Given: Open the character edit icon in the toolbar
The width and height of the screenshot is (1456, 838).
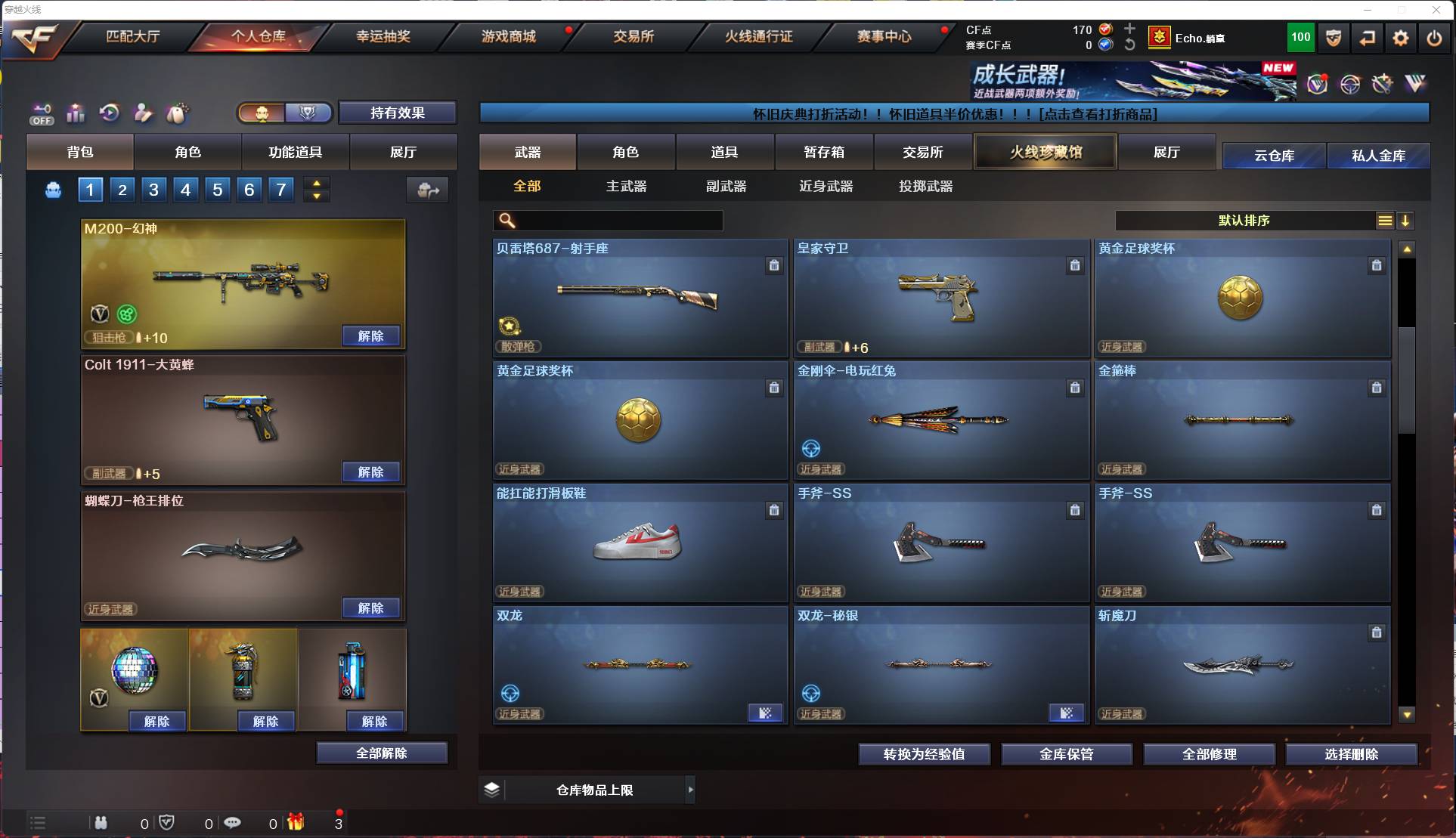Looking at the screenshot, I should pyautogui.click(x=143, y=113).
